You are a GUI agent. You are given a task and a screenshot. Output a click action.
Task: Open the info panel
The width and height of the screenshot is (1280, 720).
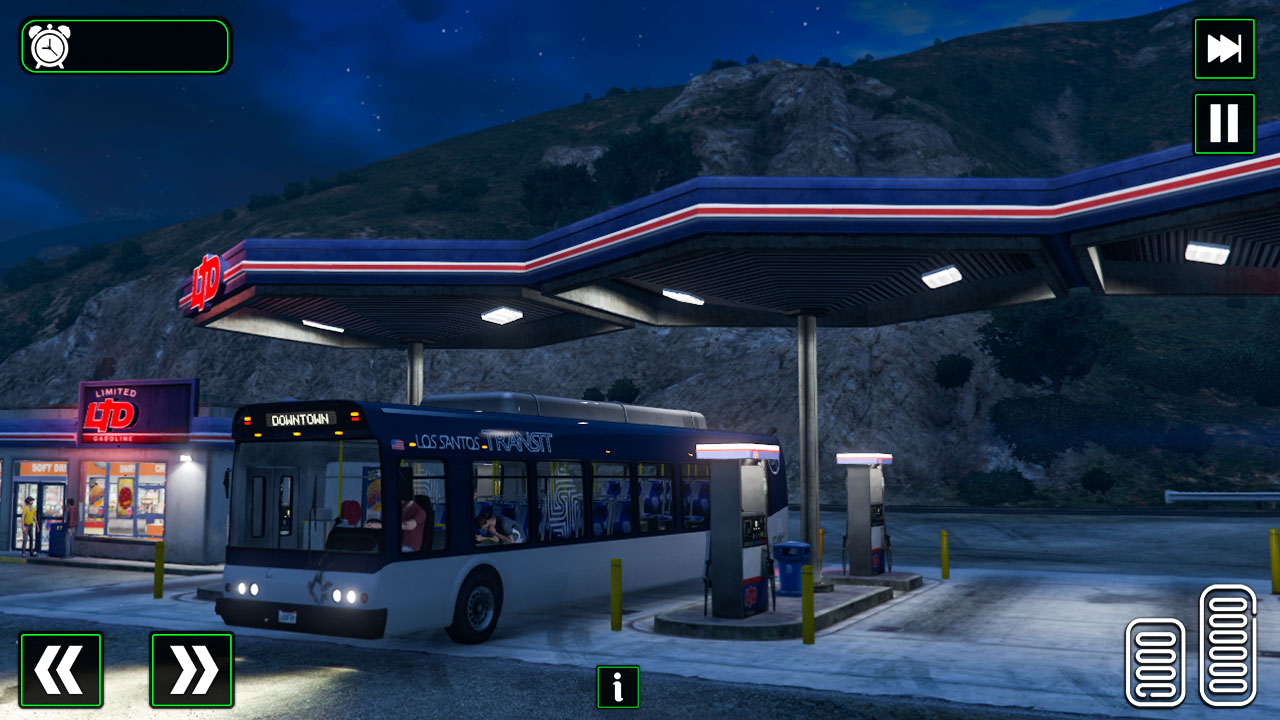(x=617, y=687)
